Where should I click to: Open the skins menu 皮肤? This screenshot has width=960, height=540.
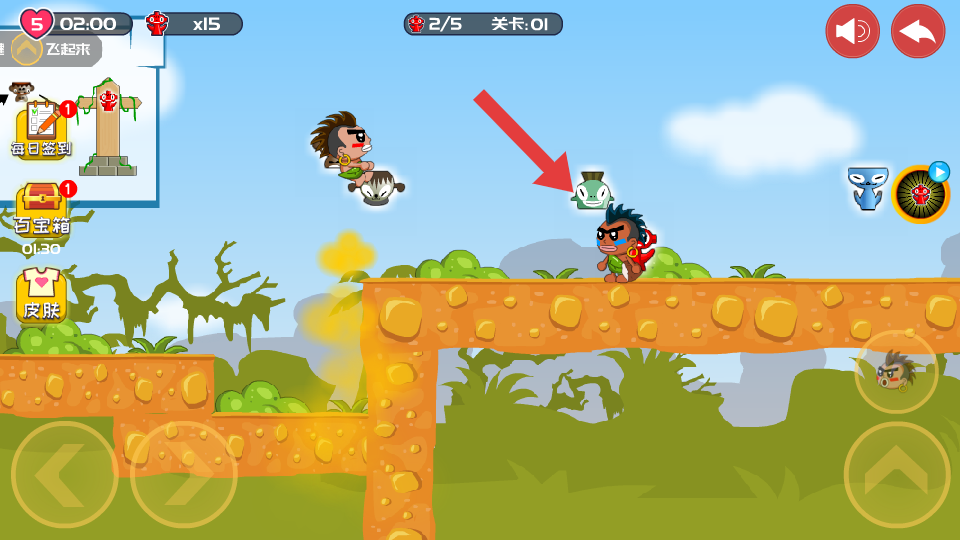click(41, 297)
